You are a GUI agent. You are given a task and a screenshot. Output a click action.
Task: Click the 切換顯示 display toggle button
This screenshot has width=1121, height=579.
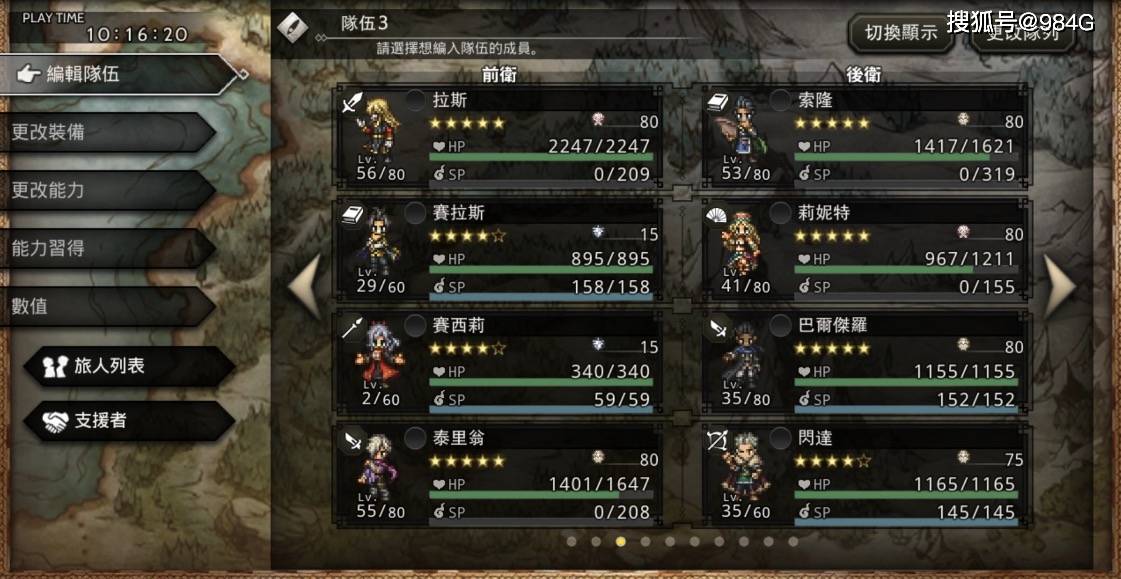[x=901, y=32]
